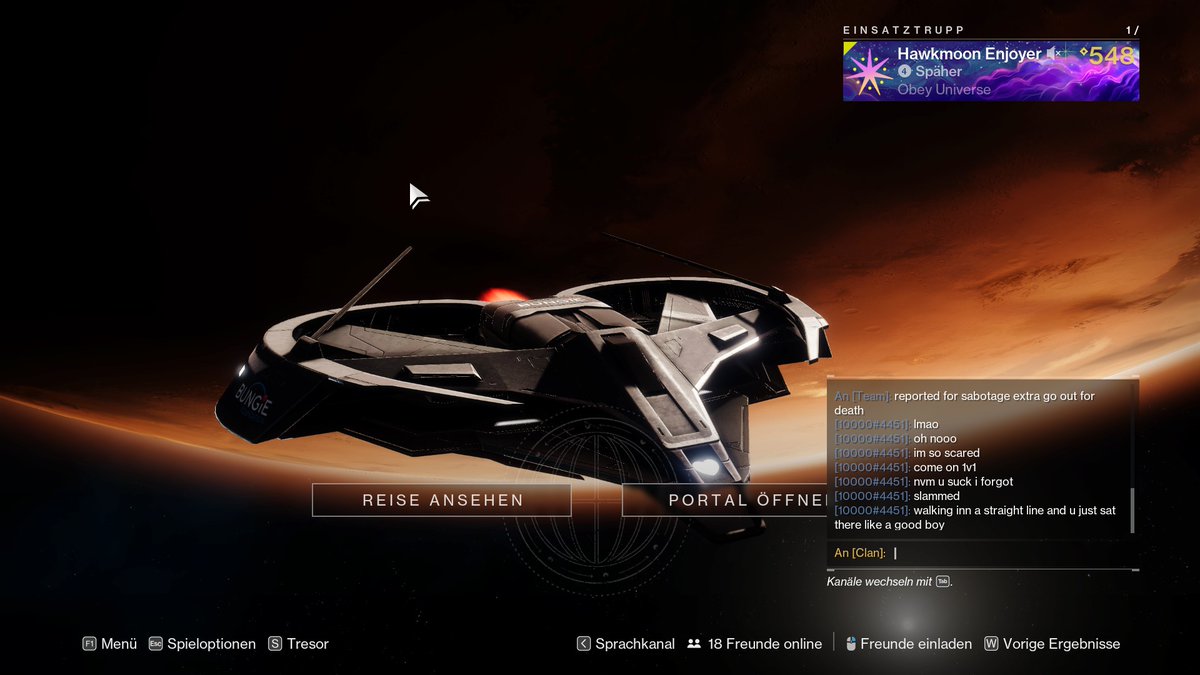Open Hawkmoon Enjoyer's fireteam player card

click(x=990, y=71)
